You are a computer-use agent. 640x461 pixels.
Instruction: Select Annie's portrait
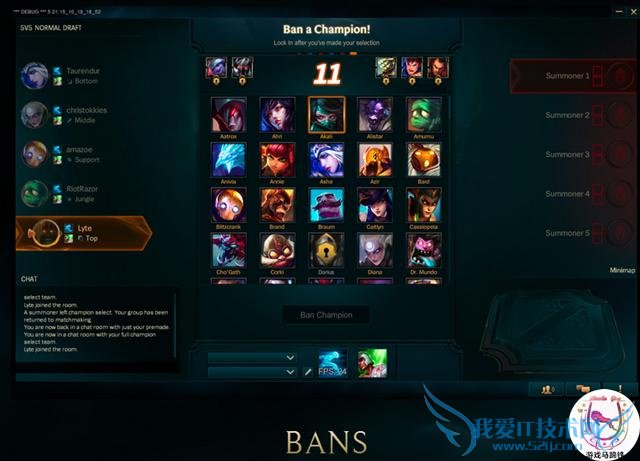point(277,160)
